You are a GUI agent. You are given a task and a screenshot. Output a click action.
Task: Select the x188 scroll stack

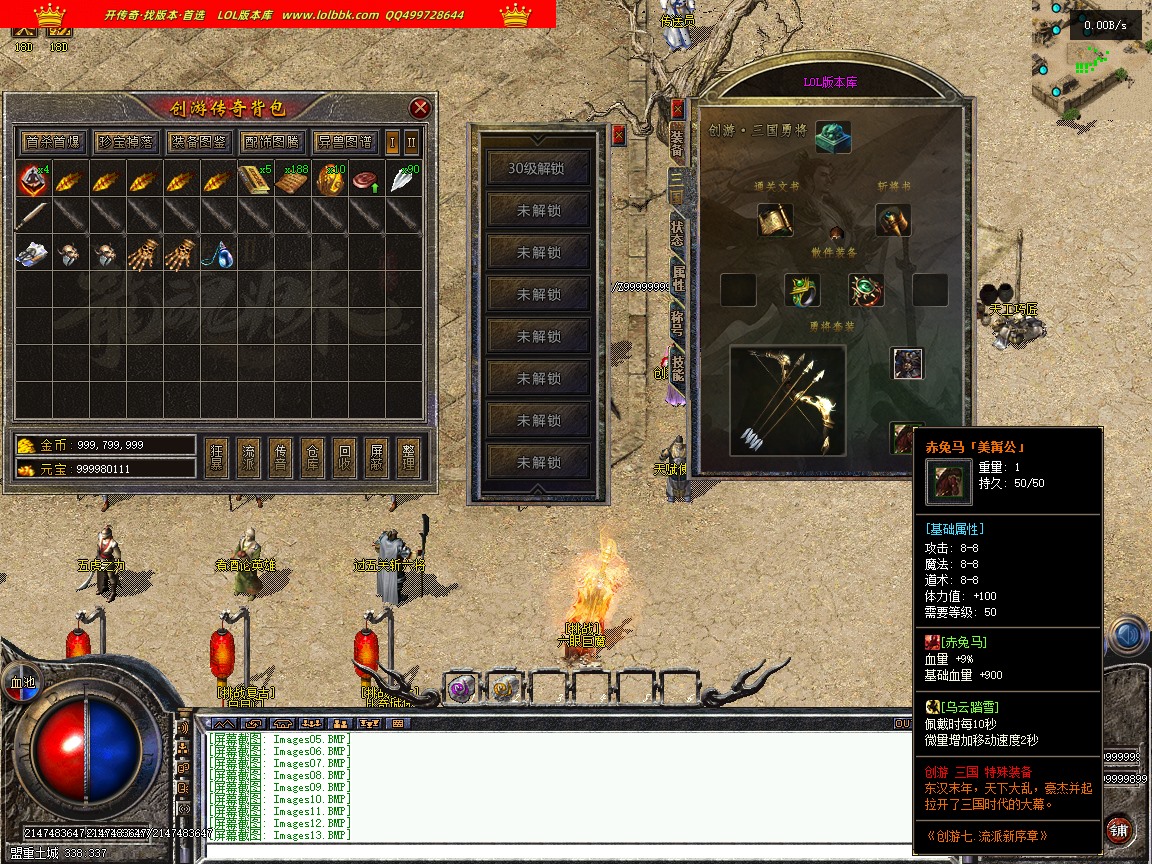click(293, 181)
